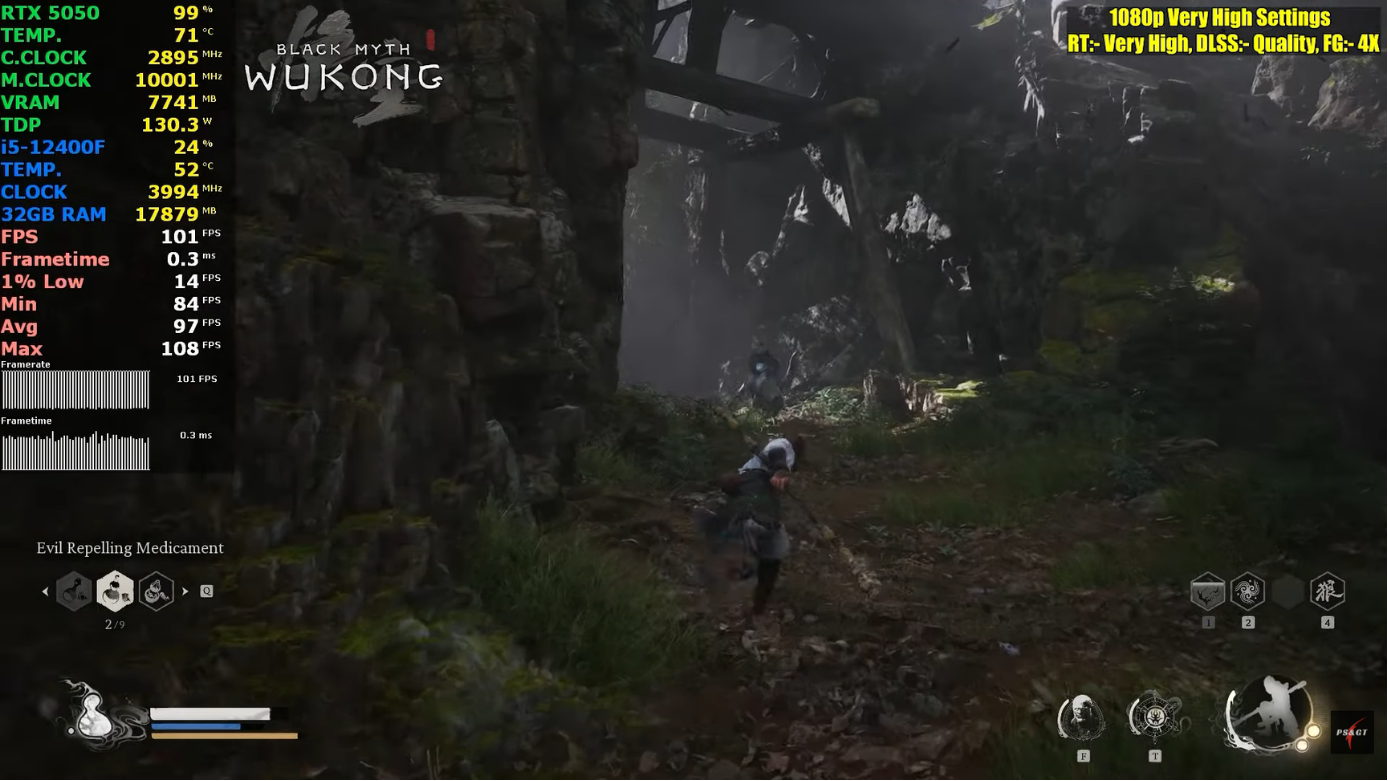Select the highlighted Evil Repelling Medicament item icon

(114, 590)
